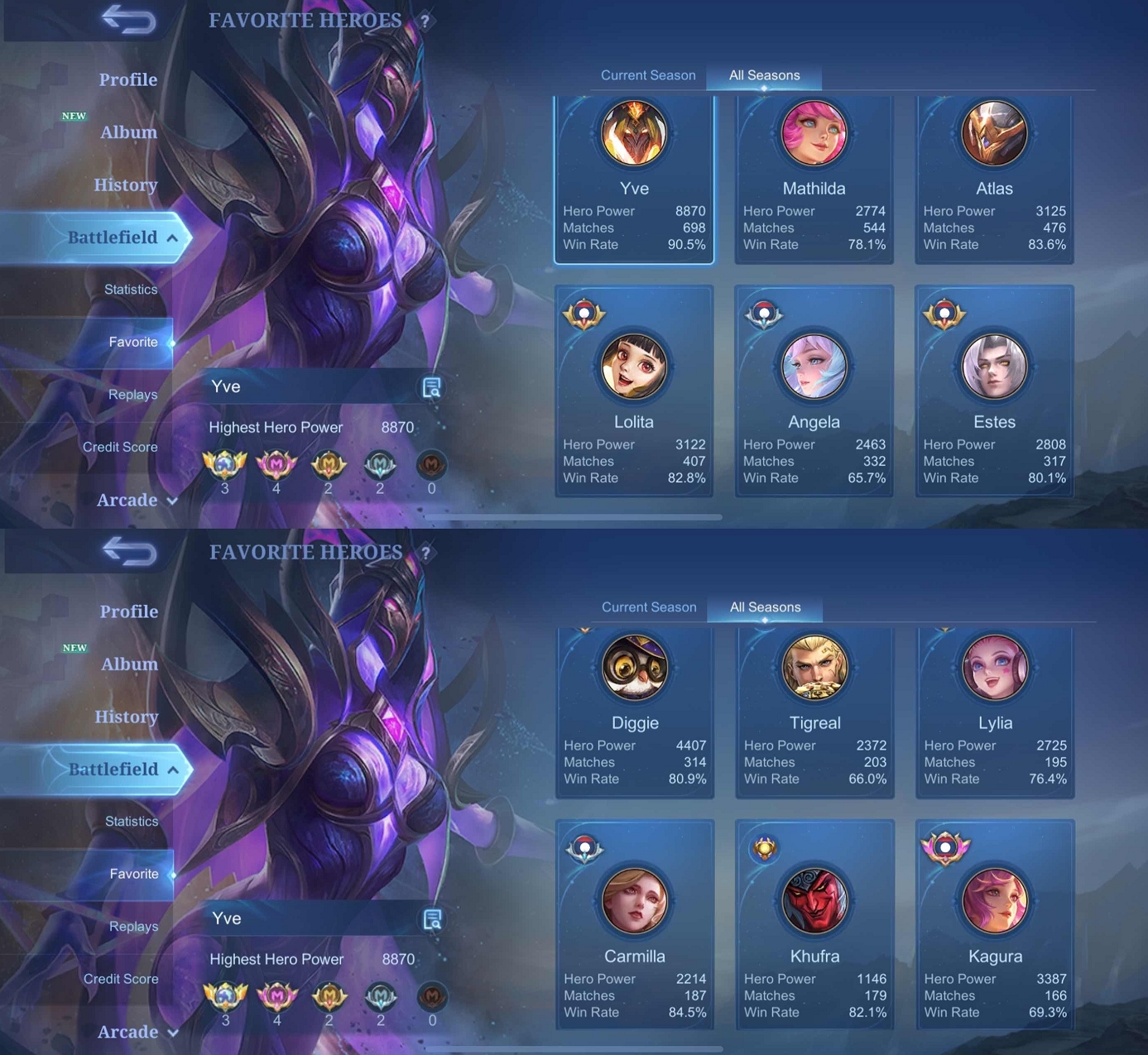Collapse the Battlefield section
The height and width of the screenshot is (1055, 1148).
point(114,237)
